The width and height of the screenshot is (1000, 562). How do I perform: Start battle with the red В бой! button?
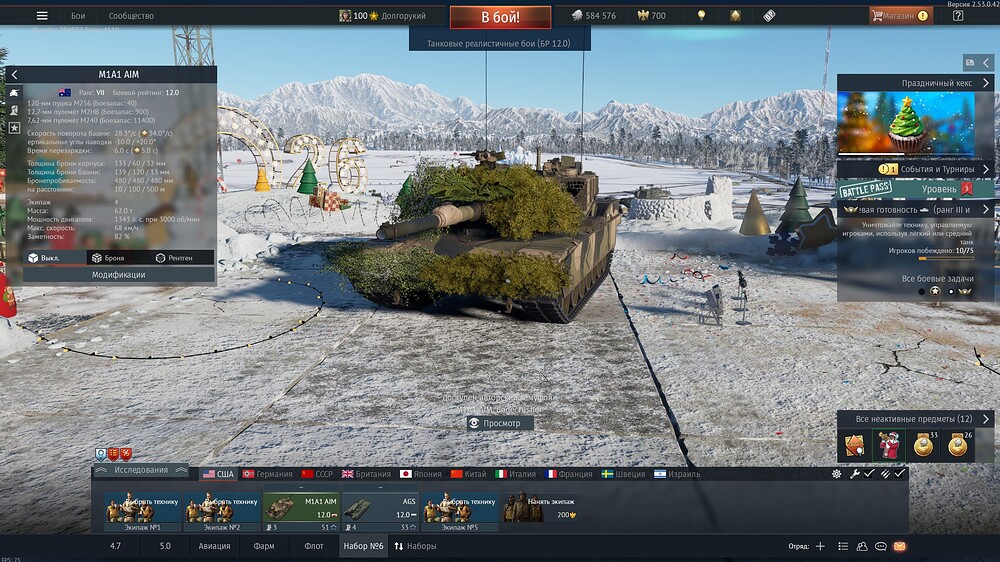pos(500,18)
